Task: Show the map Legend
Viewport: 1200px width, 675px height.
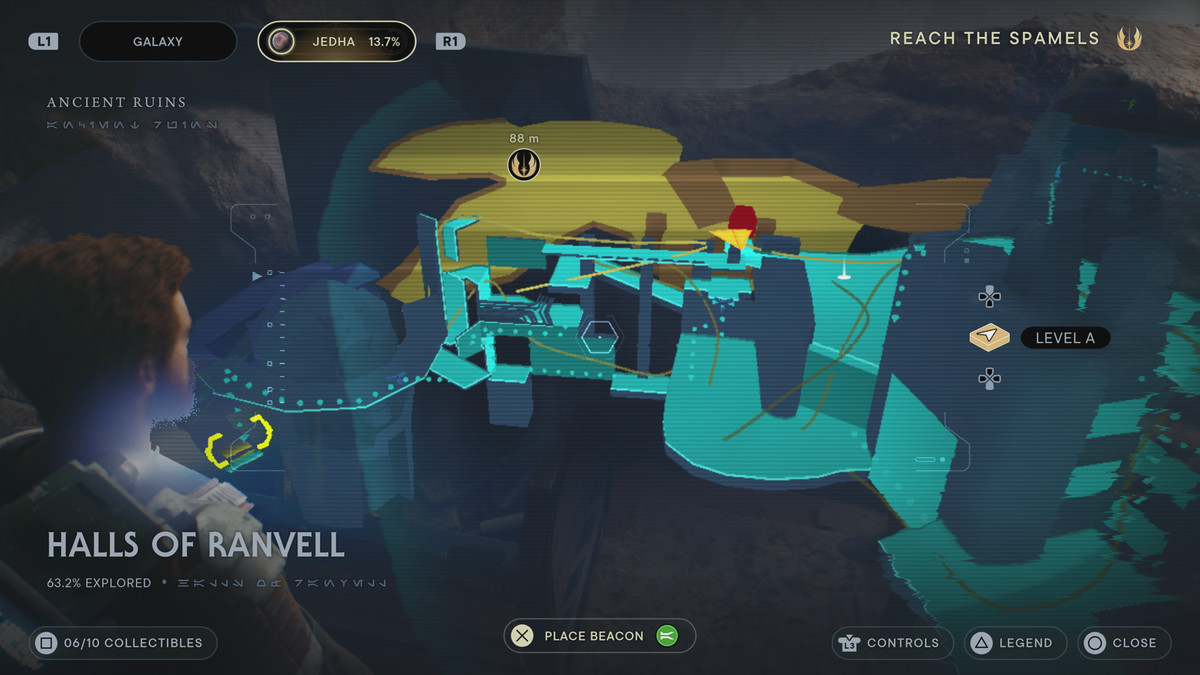Action: (x=1015, y=643)
